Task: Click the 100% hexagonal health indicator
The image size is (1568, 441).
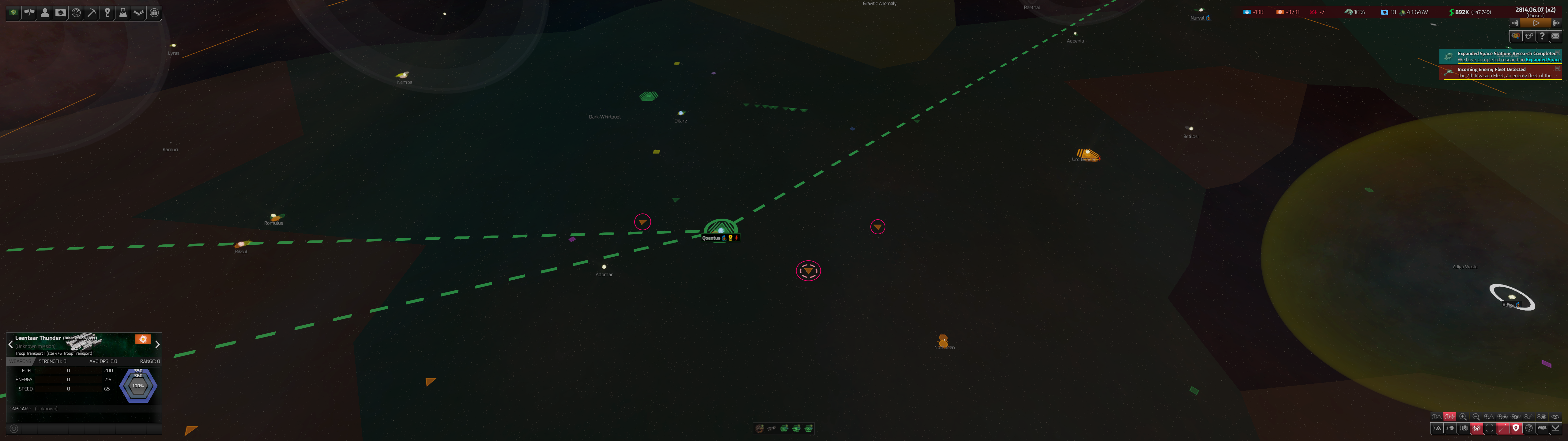Action: point(138,386)
